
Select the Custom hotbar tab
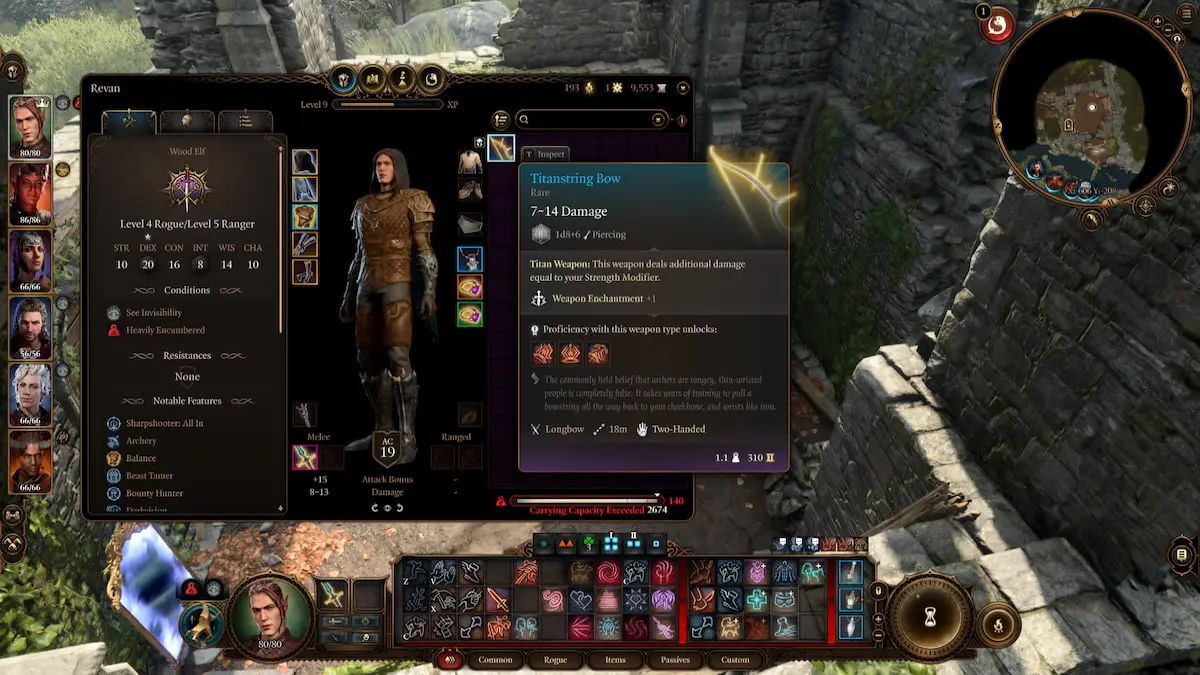point(735,660)
